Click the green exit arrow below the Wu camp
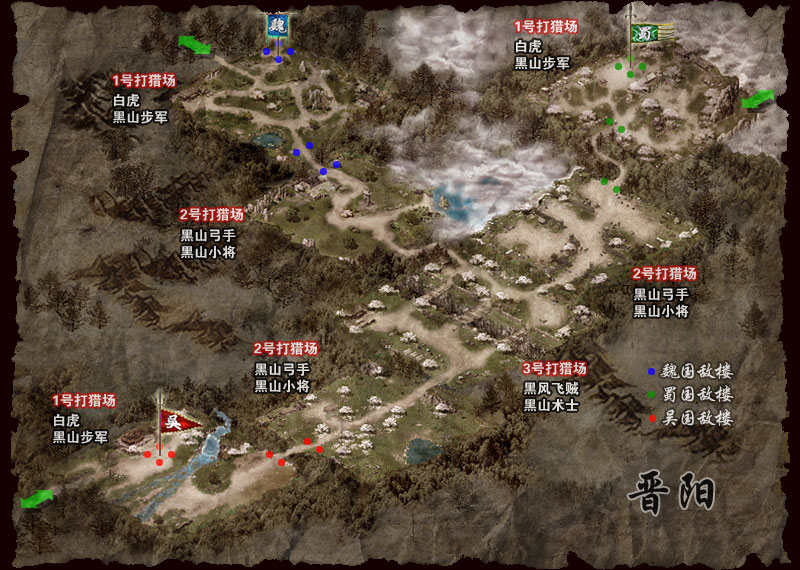Image resolution: width=800 pixels, height=570 pixels. 39,497
